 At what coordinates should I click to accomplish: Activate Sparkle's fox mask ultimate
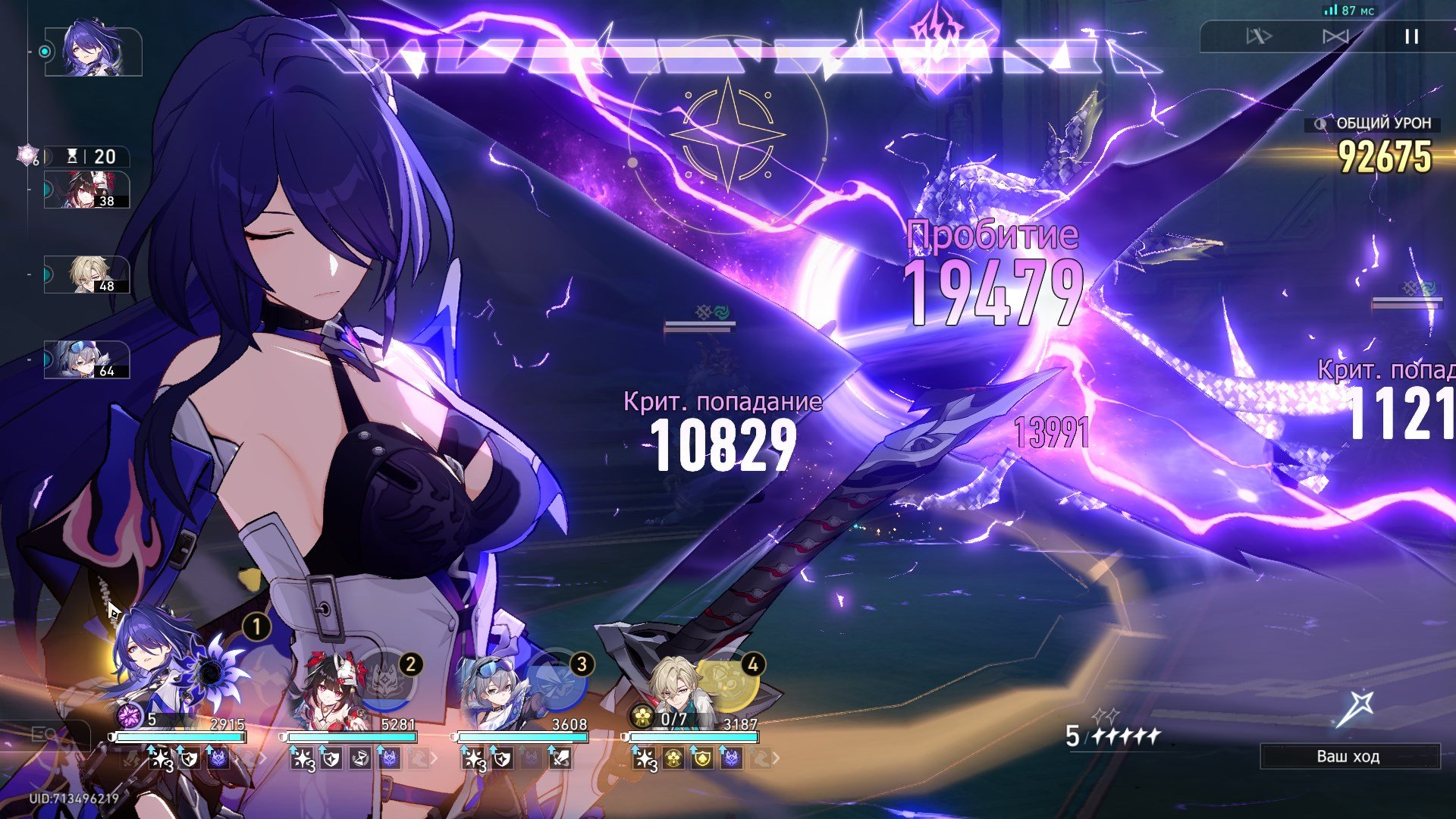(x=387, y=679)
